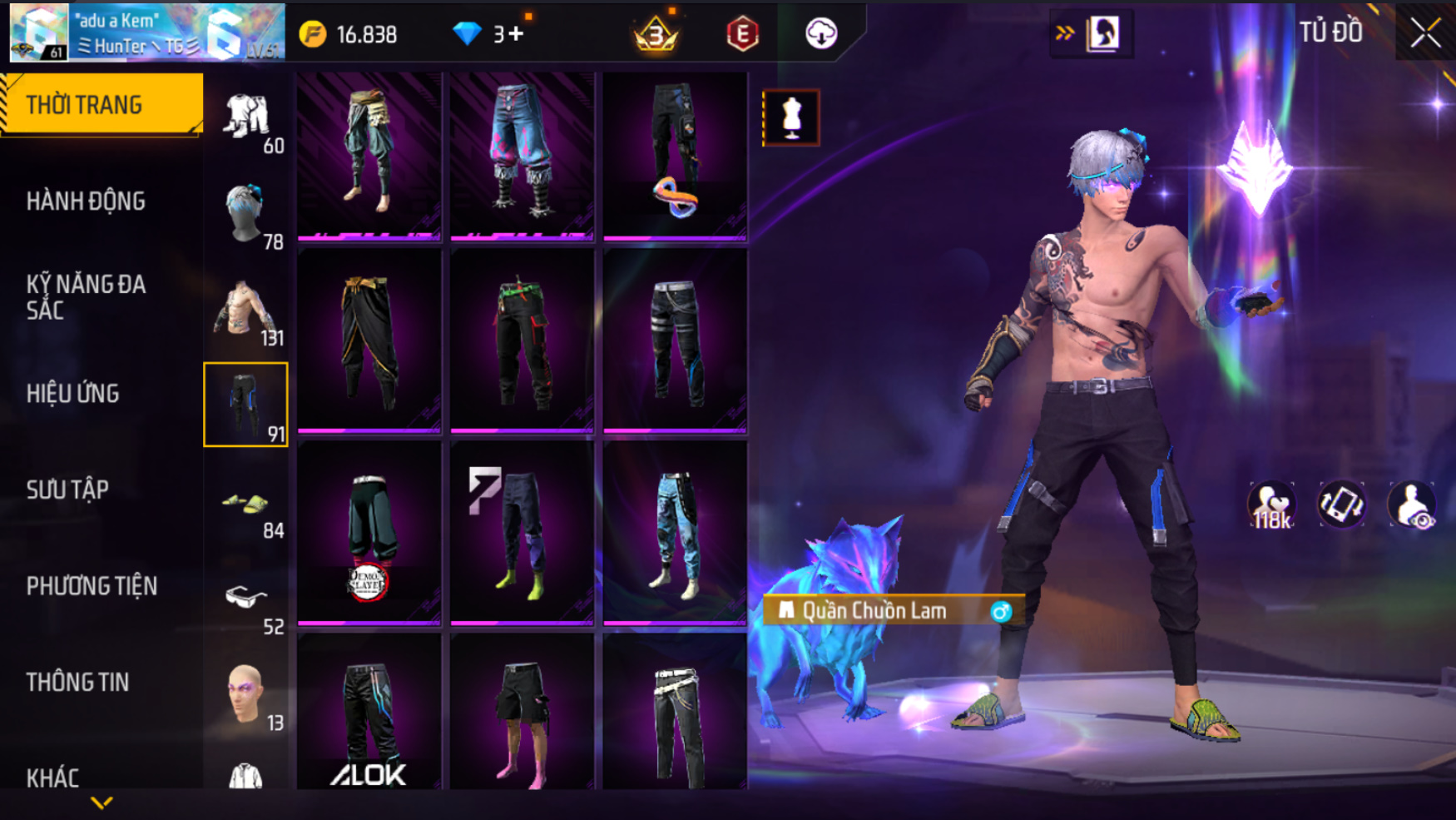Open the cloud download icon

coord(821,33)
